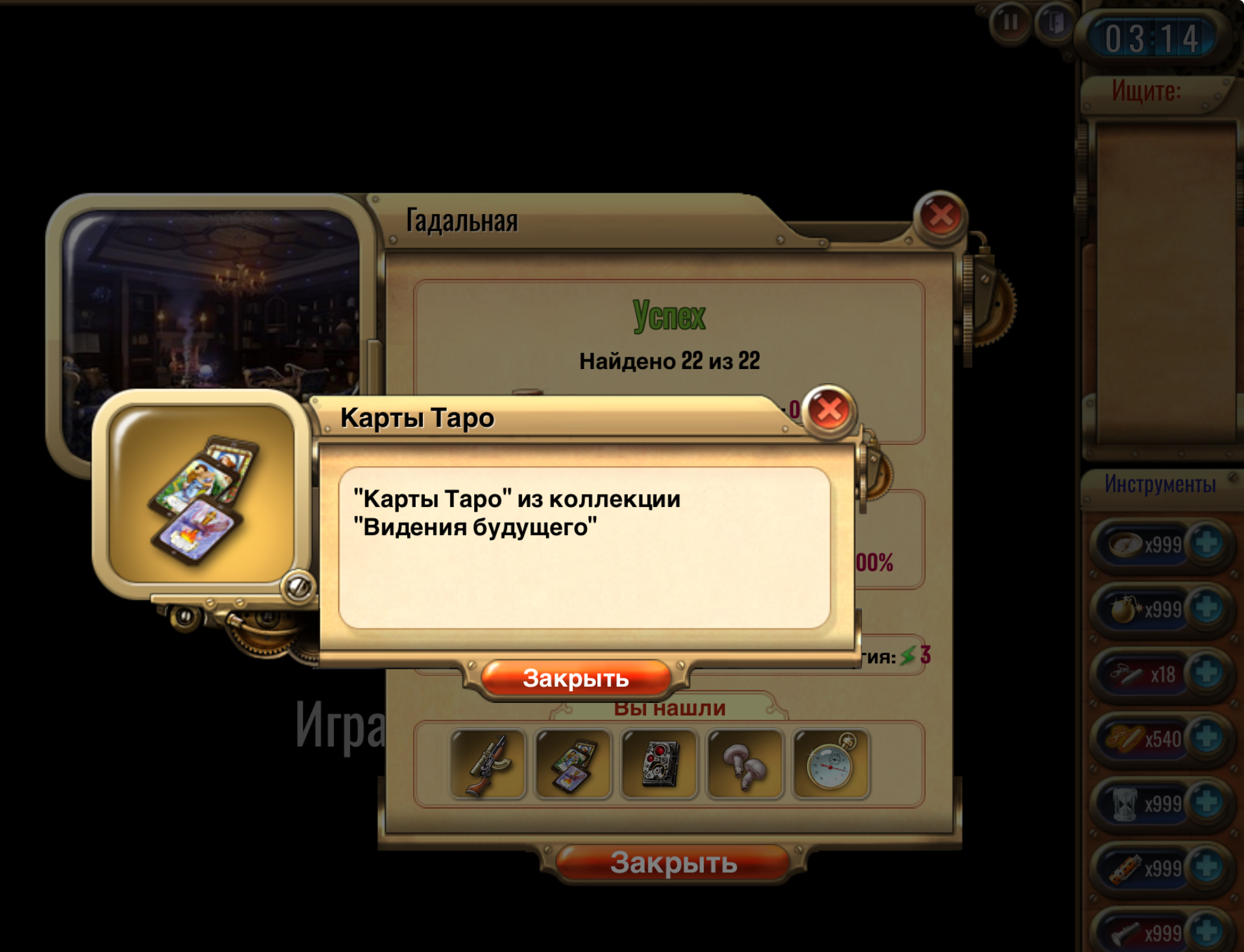Exit the level via the door icon

[1055, 23]
